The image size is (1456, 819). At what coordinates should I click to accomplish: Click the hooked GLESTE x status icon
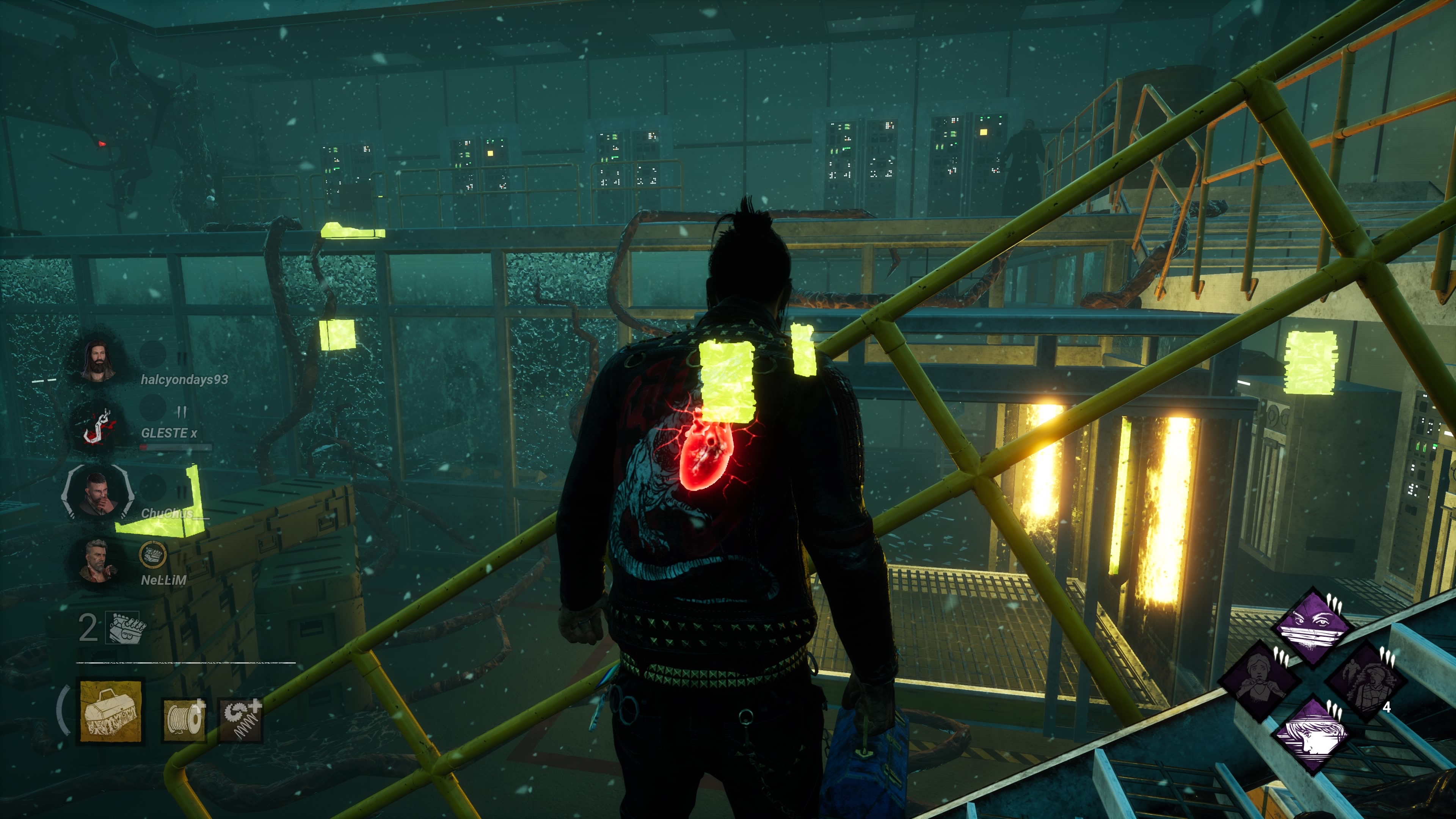[x=98, y=427]
